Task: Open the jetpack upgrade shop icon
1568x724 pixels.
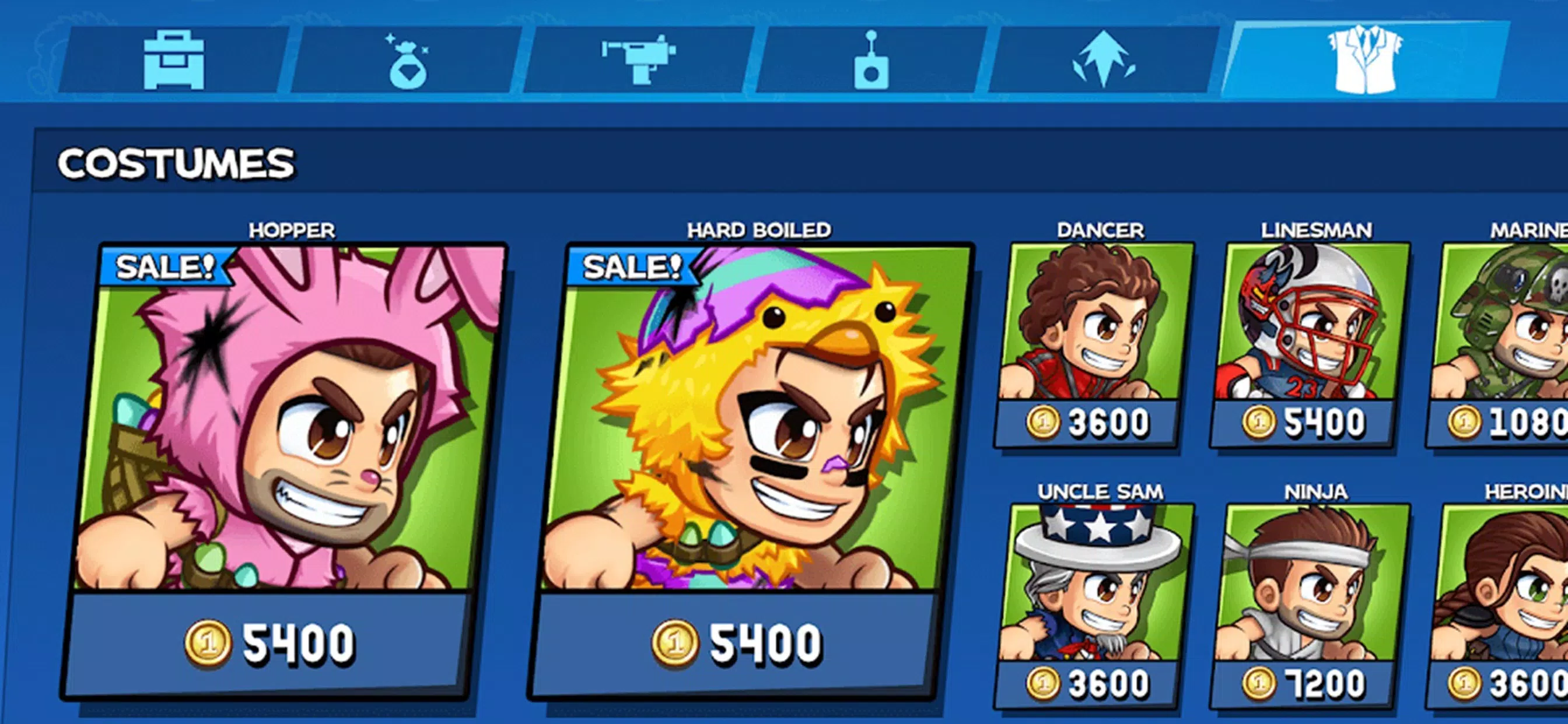Action: (1103, 59)
